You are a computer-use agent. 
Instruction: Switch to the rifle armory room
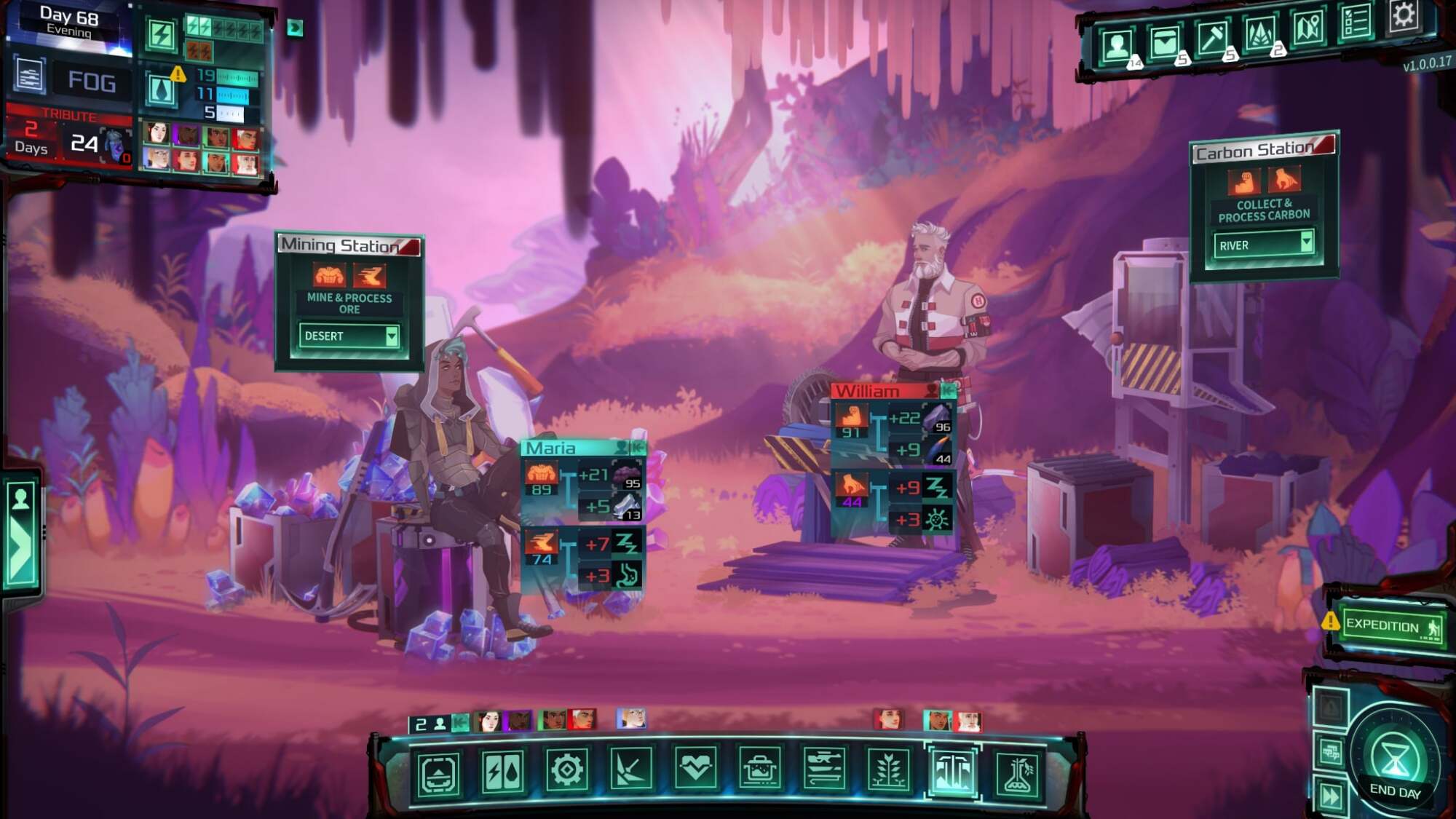[x=824, y=769]
